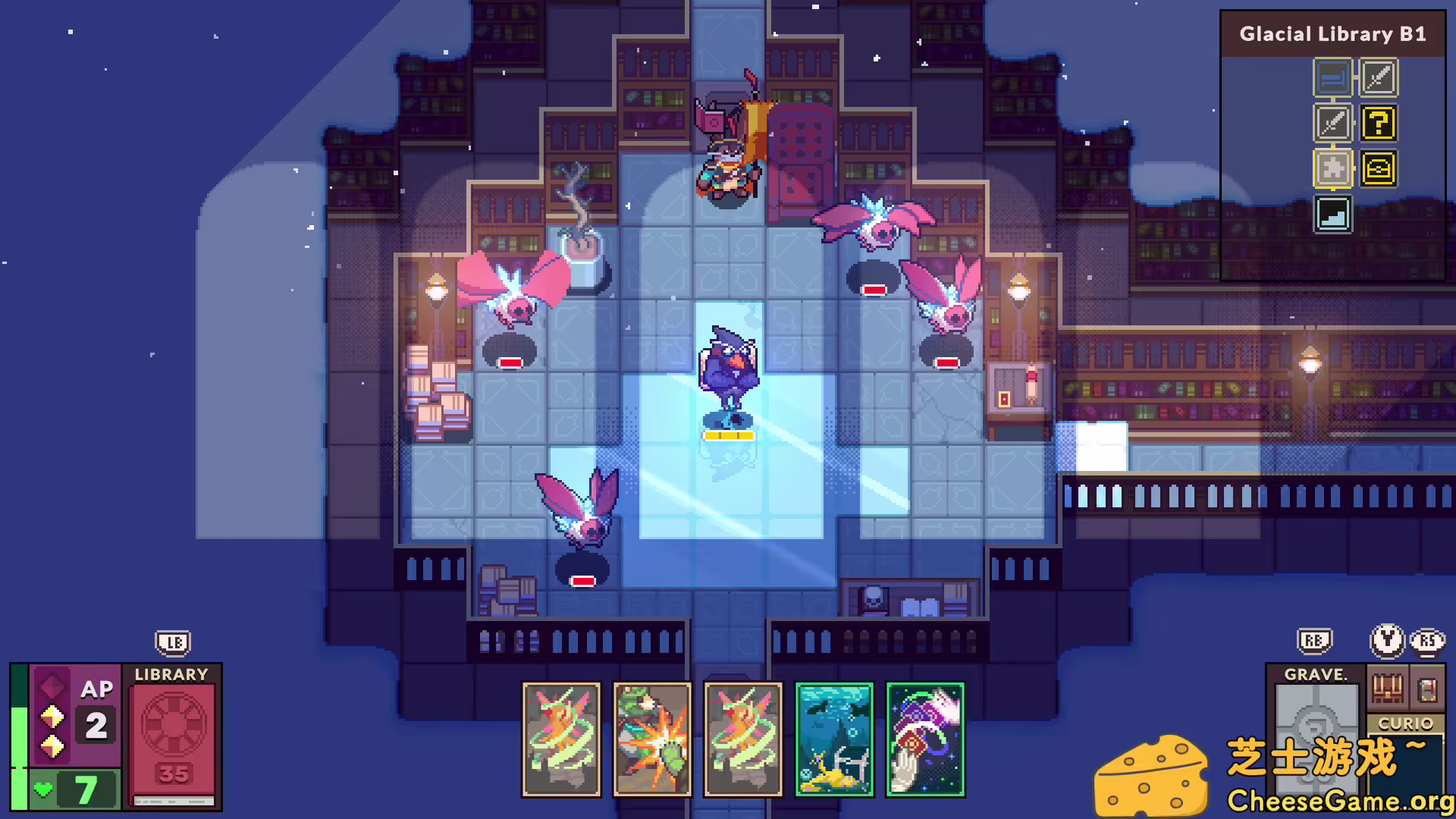This screenshot has height=819, width=1456.
Task: Click the LIBRARY deck showing 35 cards
Action: click(174, 736)
